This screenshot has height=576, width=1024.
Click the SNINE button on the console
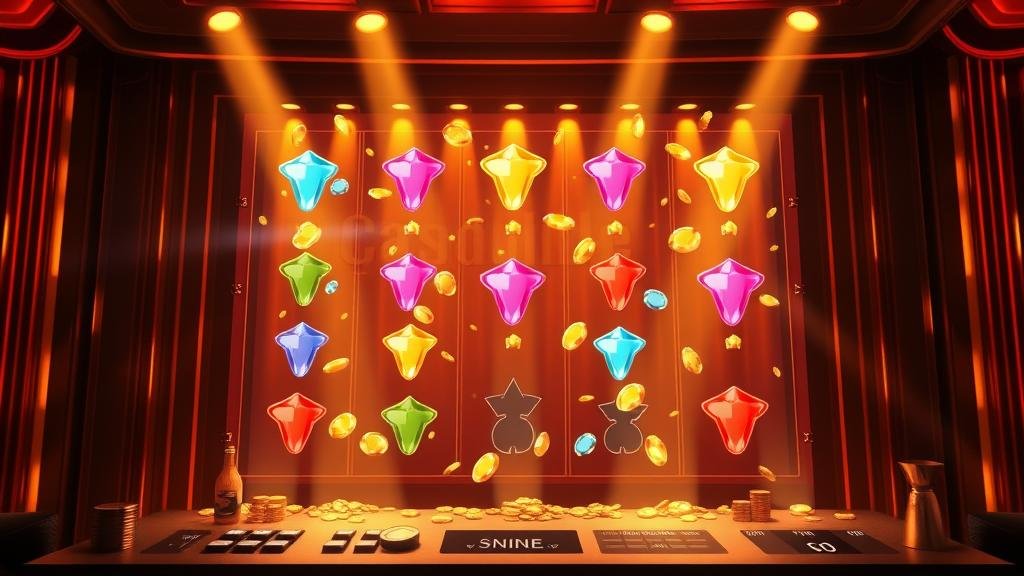[511, 542]
